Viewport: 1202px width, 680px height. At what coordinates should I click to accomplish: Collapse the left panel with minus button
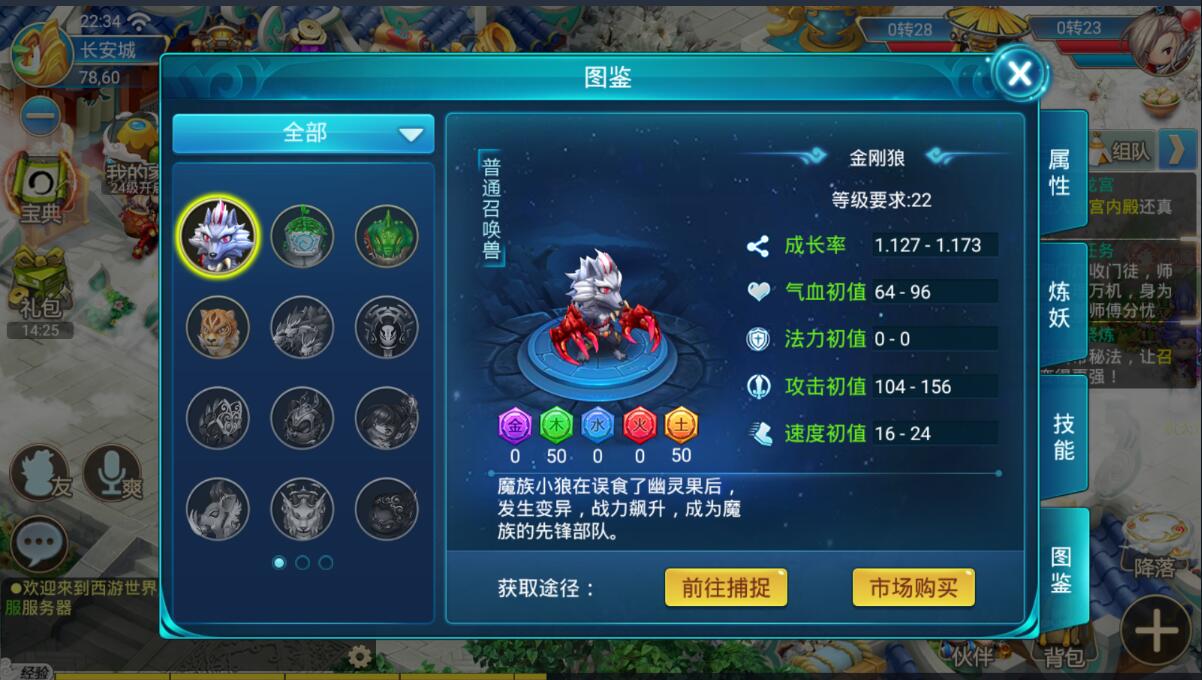(x=41, y=117)
